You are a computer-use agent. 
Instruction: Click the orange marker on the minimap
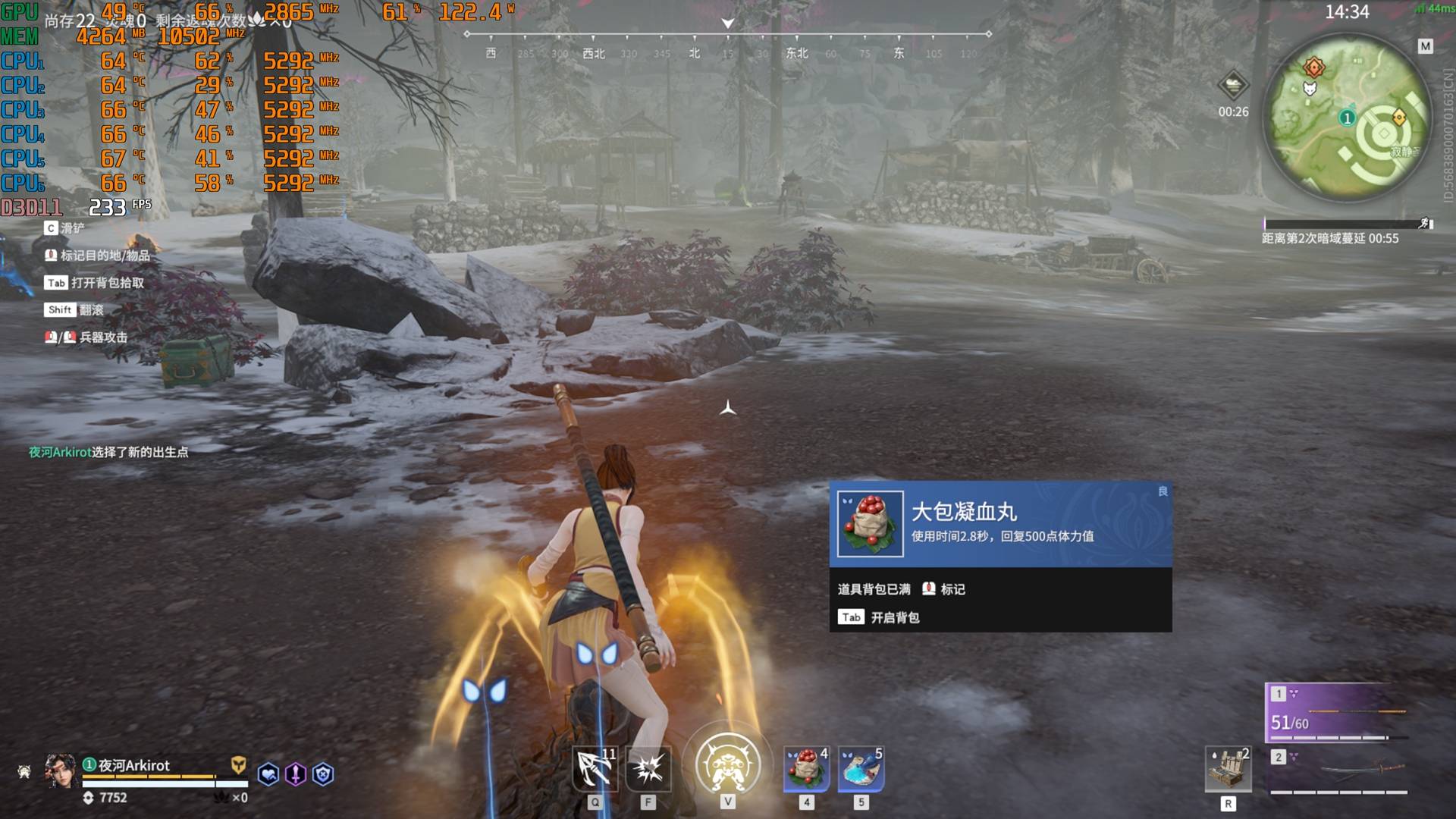click(x=1313, y=67)
